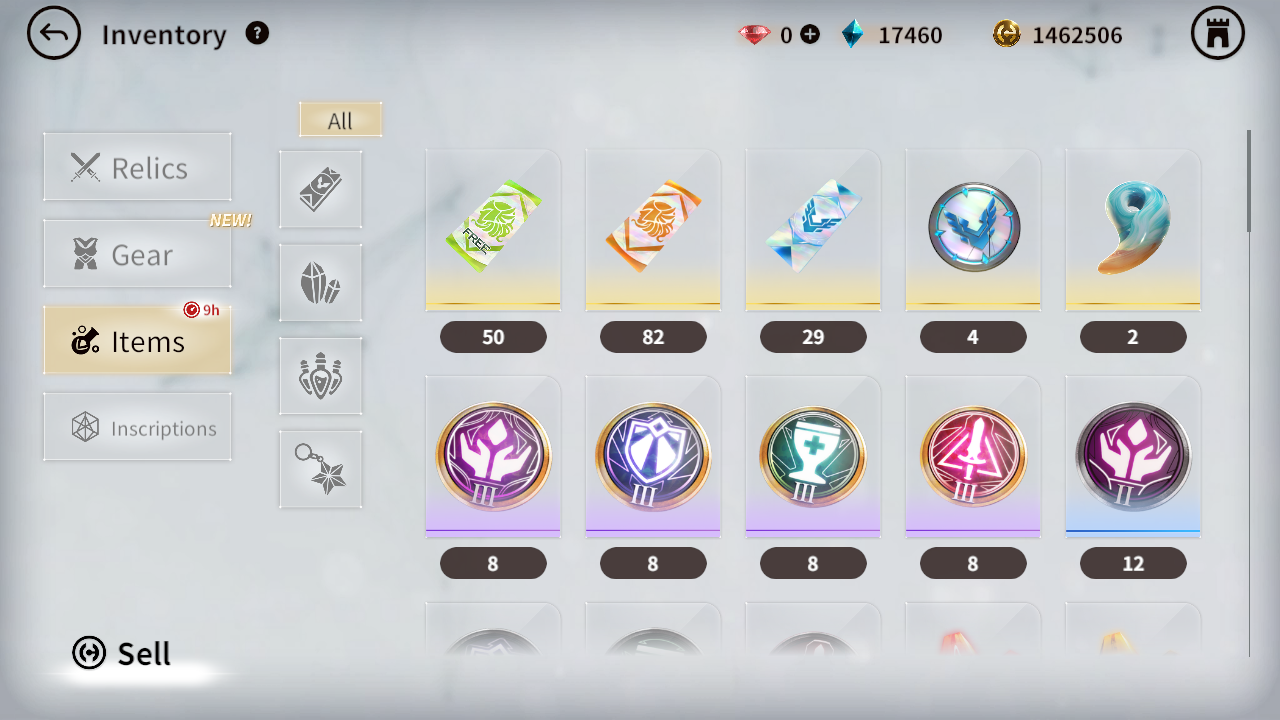
Task: Pick the red sword tier III emblem
Action: (x=973, y=457)
